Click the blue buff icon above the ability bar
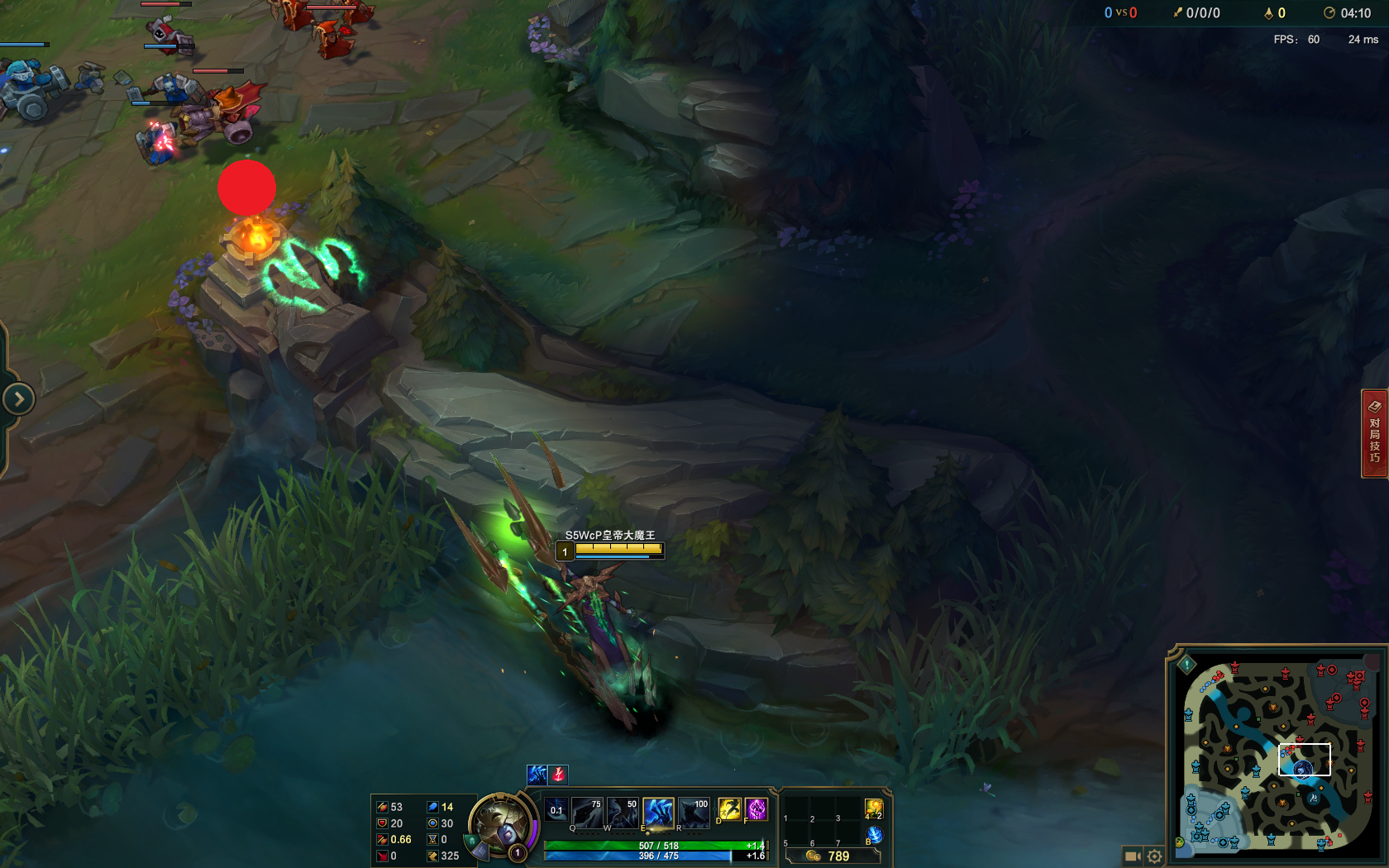The image size is (1389, 868). tap(537, 774)
